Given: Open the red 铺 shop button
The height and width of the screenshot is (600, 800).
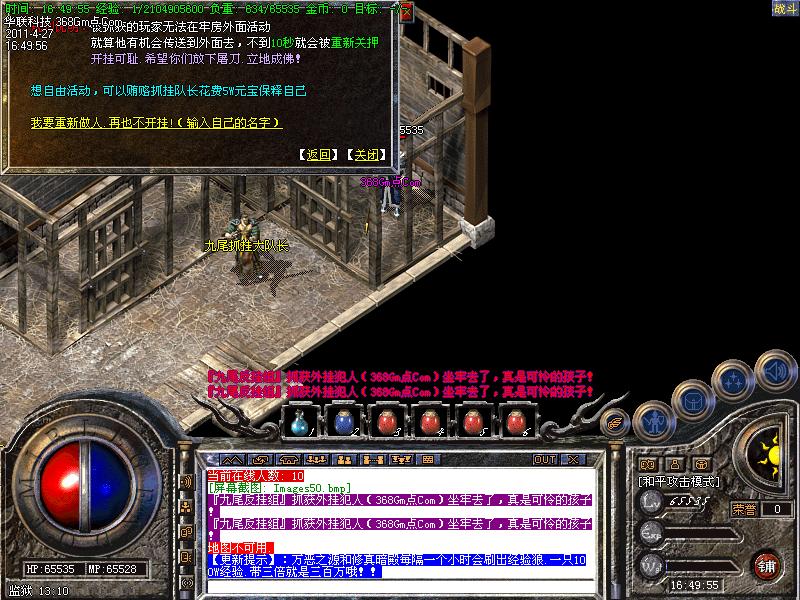Looking at the screenshot, I should tap(767, 564).
